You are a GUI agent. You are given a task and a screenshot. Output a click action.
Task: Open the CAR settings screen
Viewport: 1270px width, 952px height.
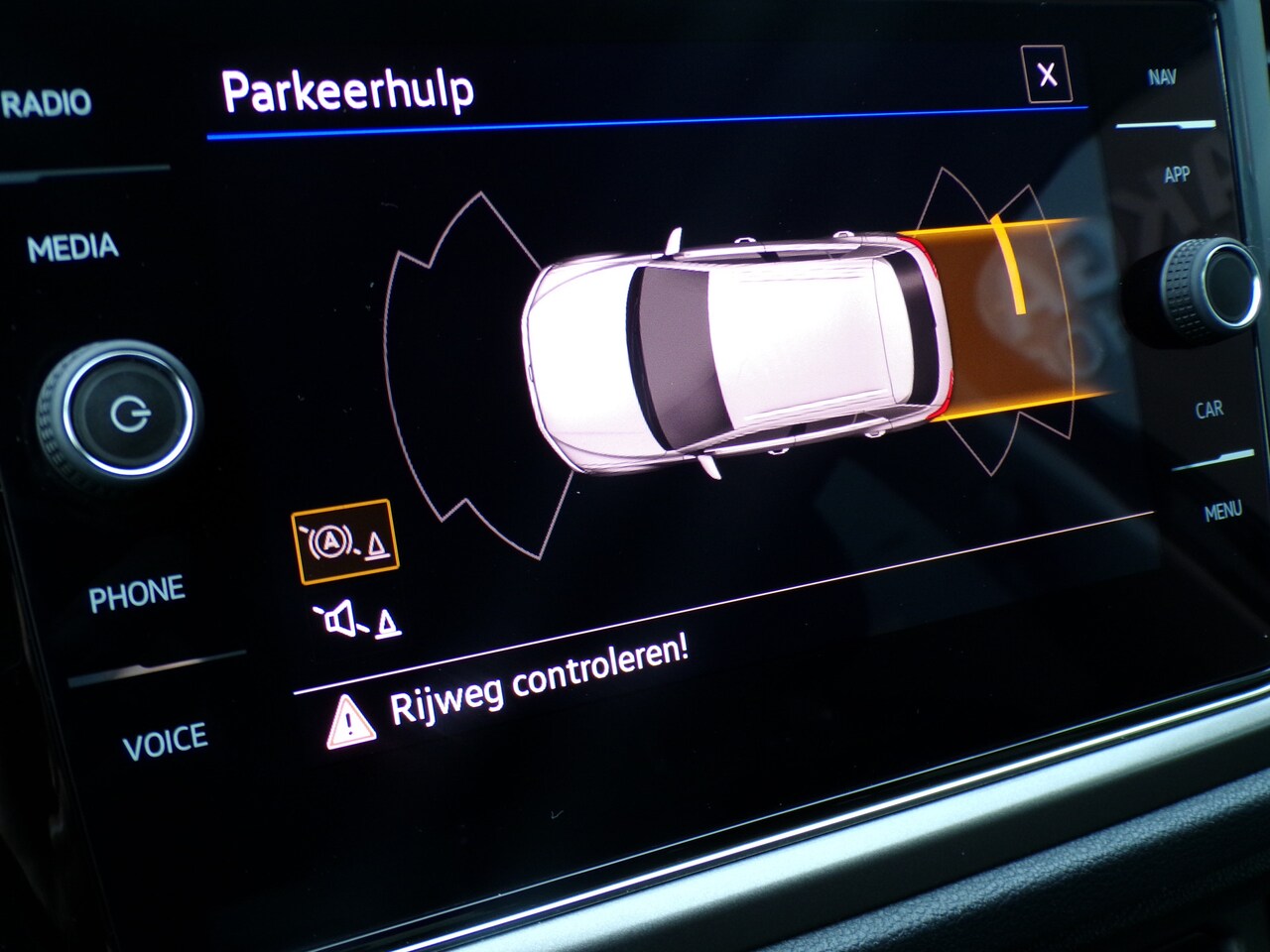(1208, 409)
